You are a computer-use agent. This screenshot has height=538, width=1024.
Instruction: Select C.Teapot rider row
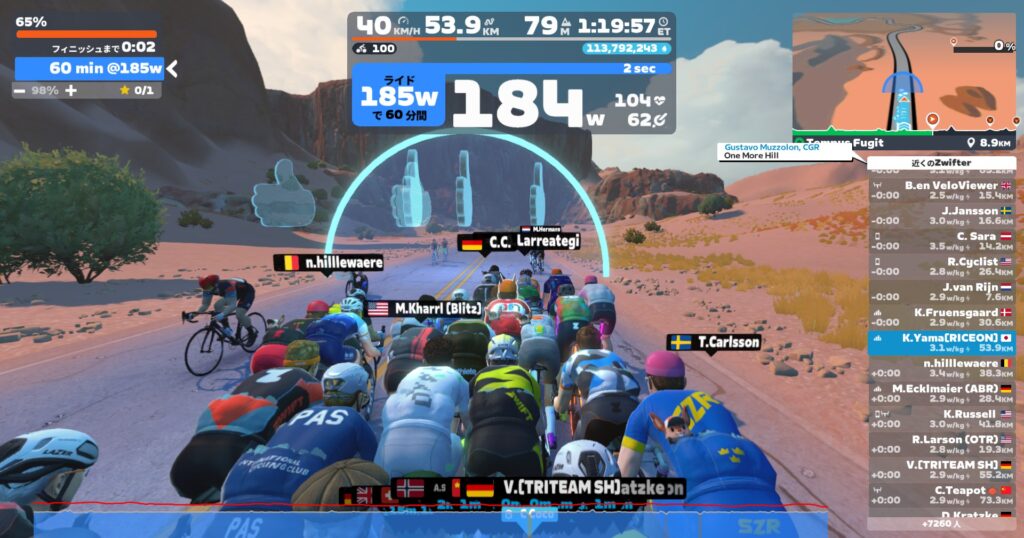point(942,494)
